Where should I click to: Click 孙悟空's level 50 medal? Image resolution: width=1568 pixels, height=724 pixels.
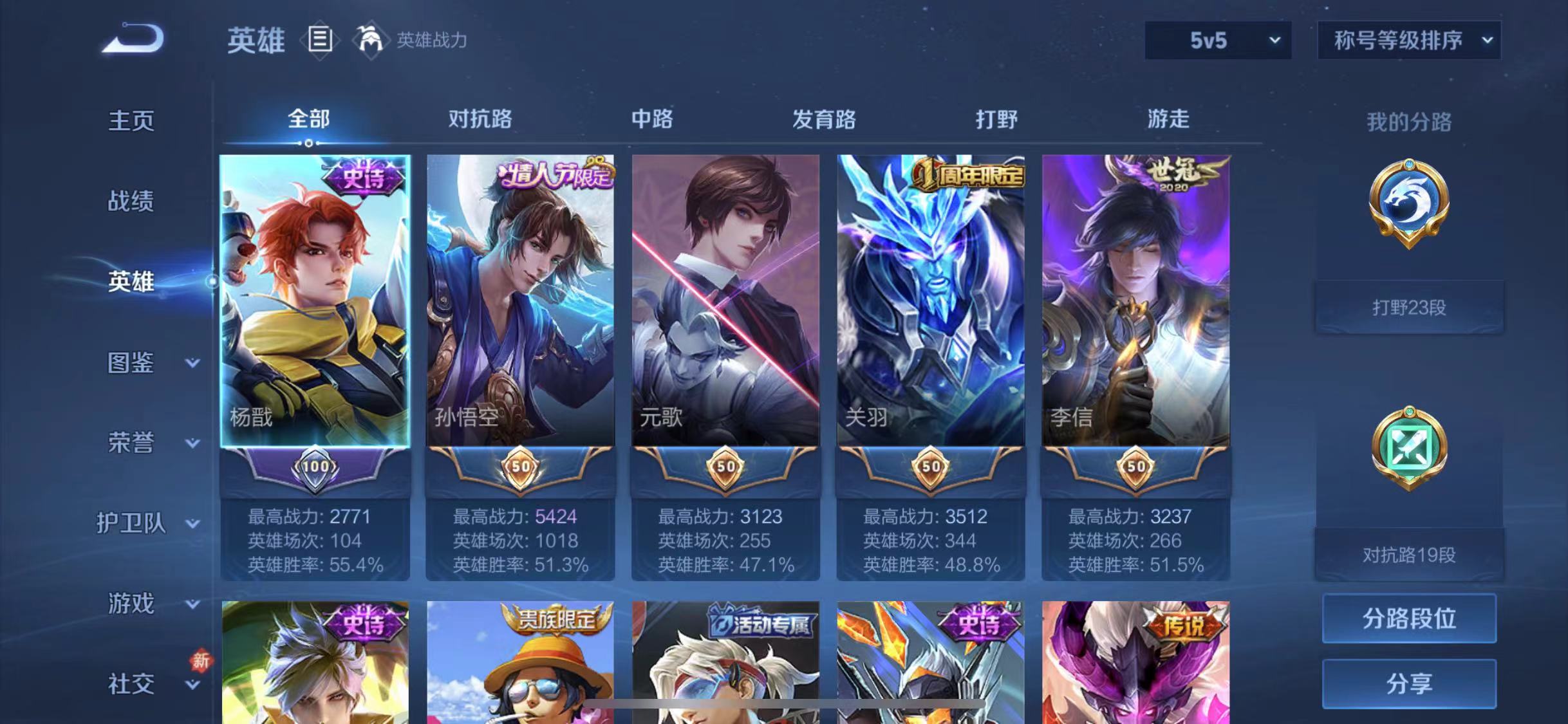[x=520, y=468]
